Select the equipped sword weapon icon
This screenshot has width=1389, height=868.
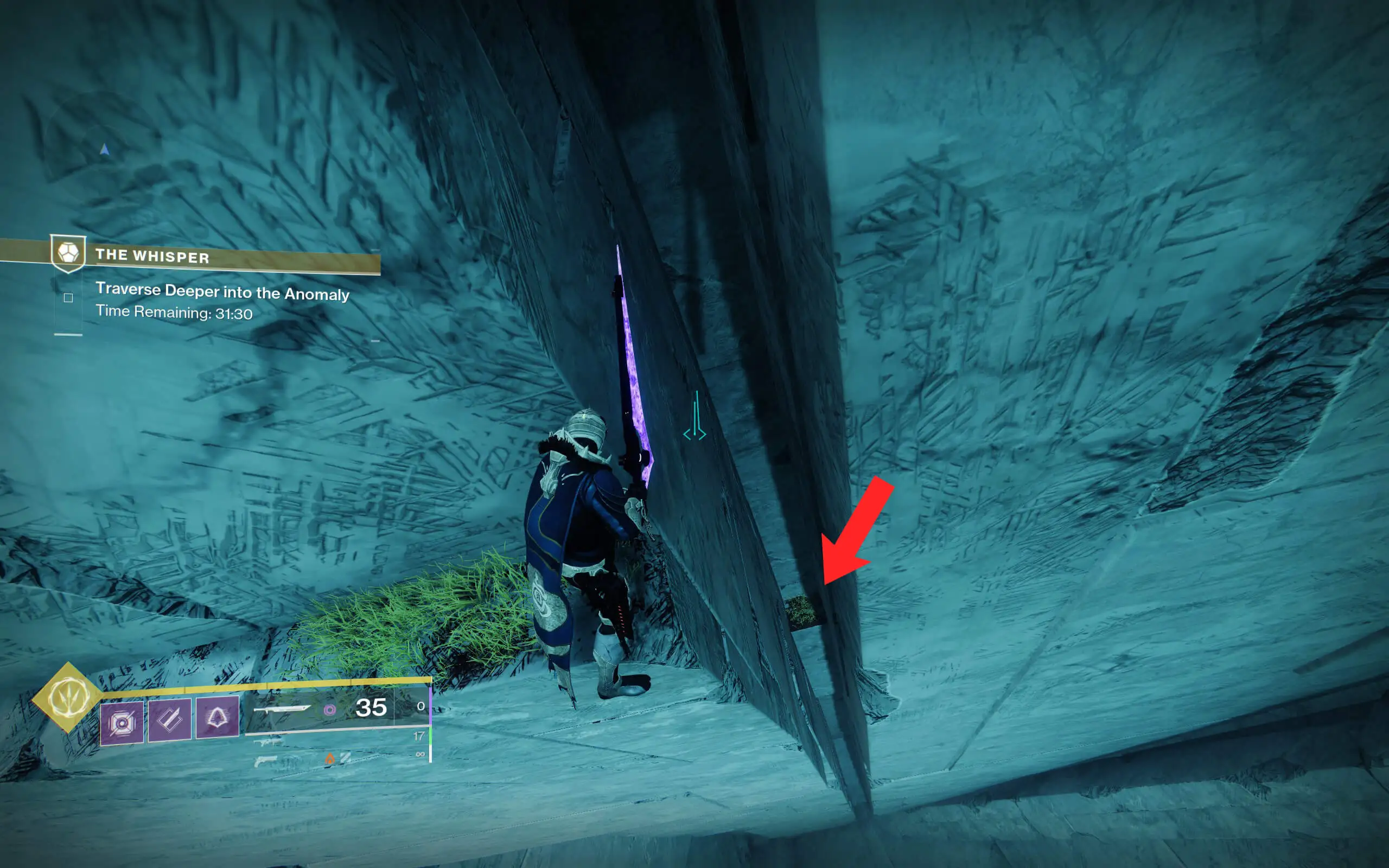pyautogui.click(x=282, y=710)
